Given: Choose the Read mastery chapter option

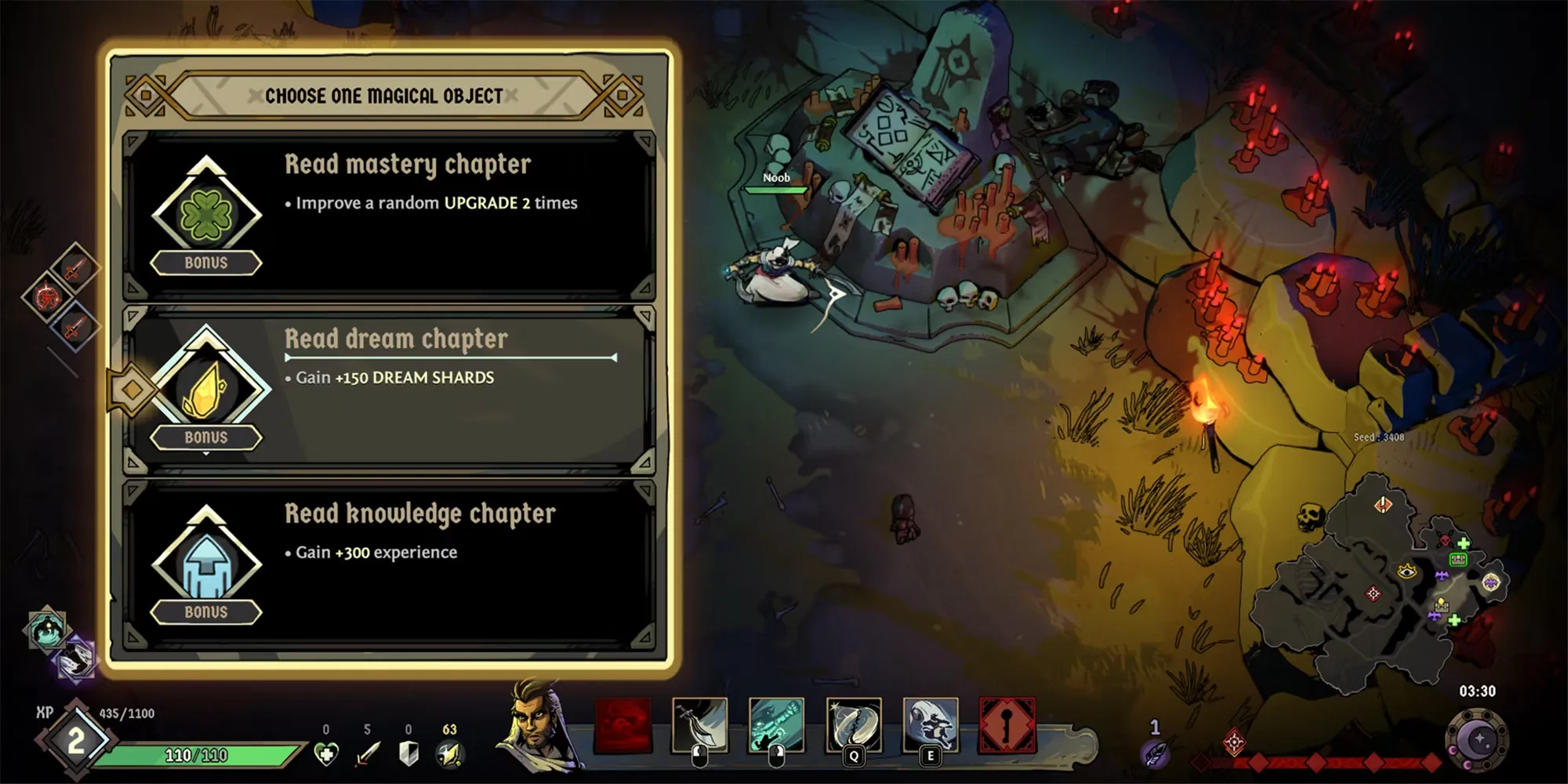Looking at the screenshot, I should point(388,216).
